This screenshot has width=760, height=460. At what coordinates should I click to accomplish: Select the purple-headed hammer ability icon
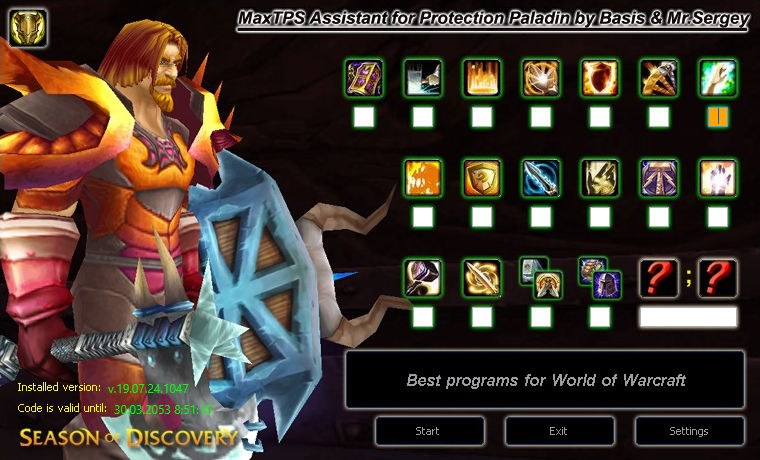(423, 277)
